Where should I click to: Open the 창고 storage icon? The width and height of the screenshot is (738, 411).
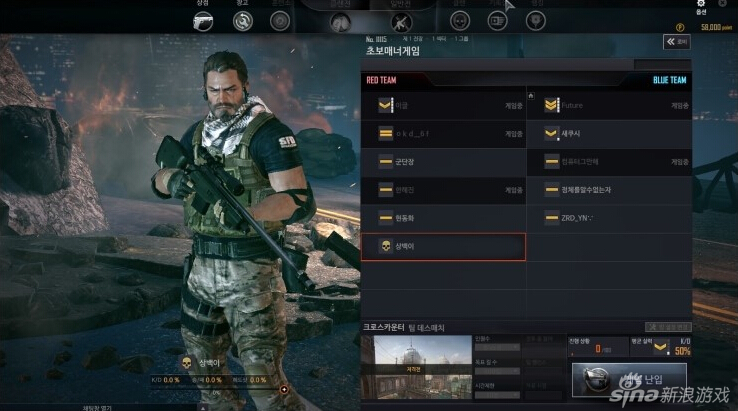click(242, 19)
